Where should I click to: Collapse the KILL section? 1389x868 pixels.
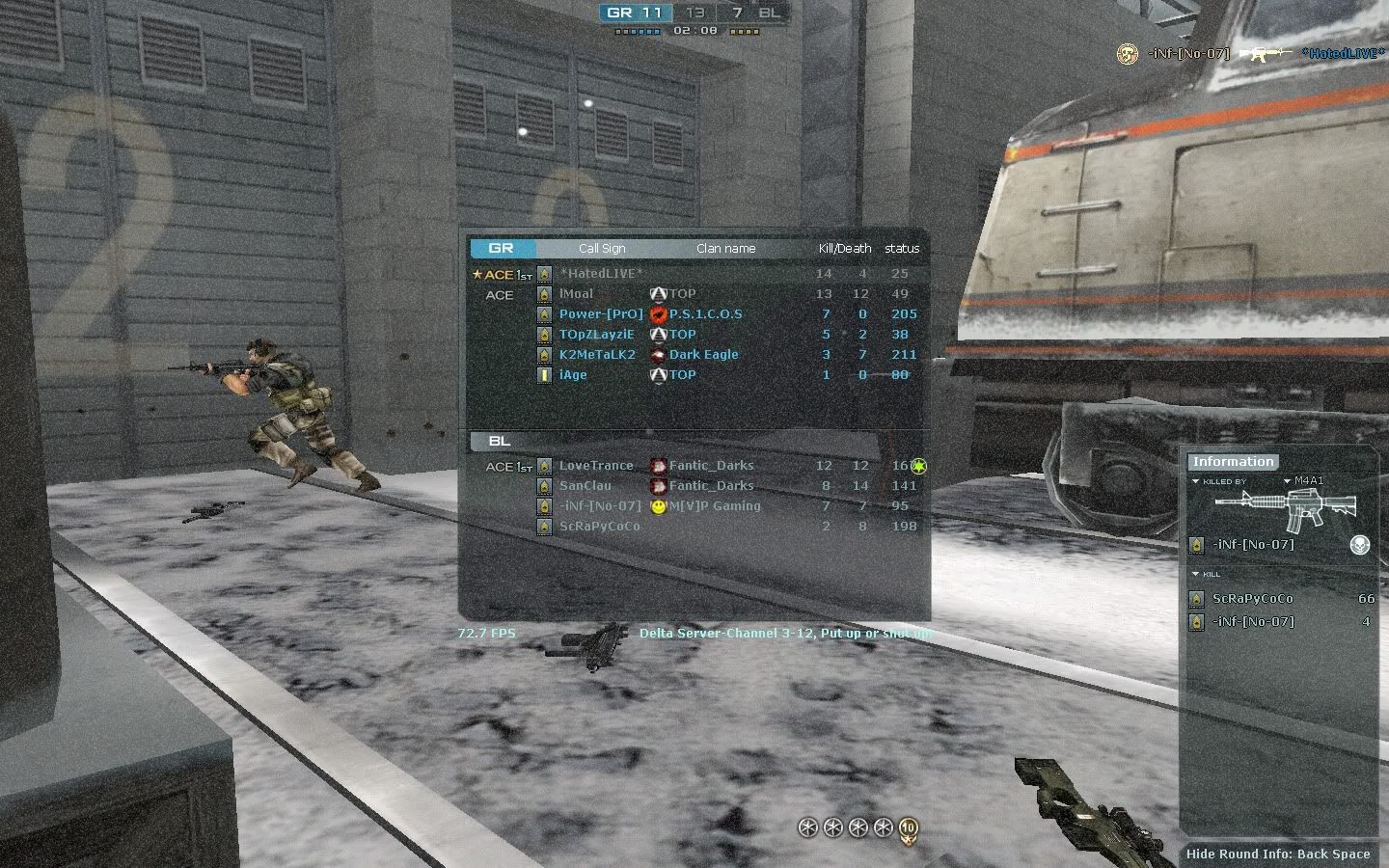[1194, 573]
